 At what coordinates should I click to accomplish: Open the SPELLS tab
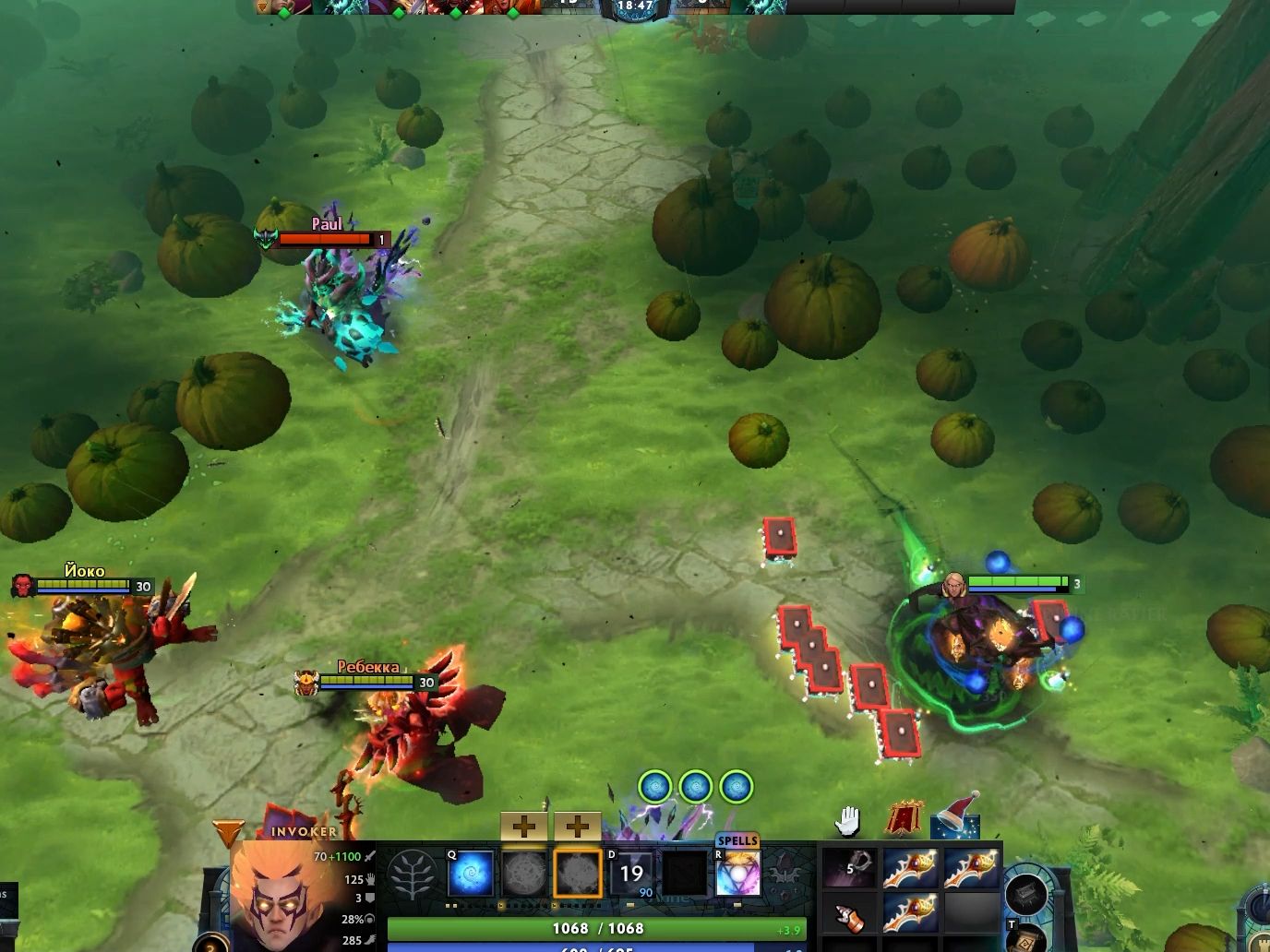pos(738,841)
